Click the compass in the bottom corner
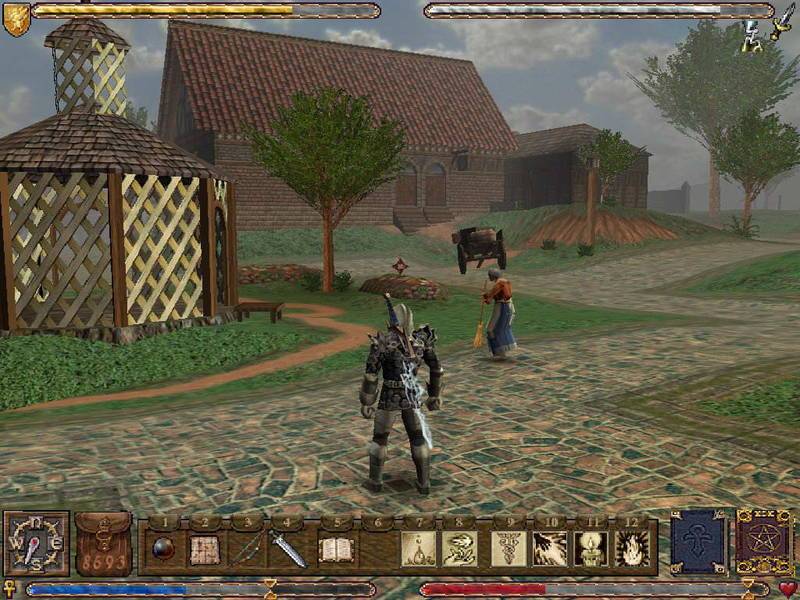This screenshot has width=800, height=600. tap(36, 543)
